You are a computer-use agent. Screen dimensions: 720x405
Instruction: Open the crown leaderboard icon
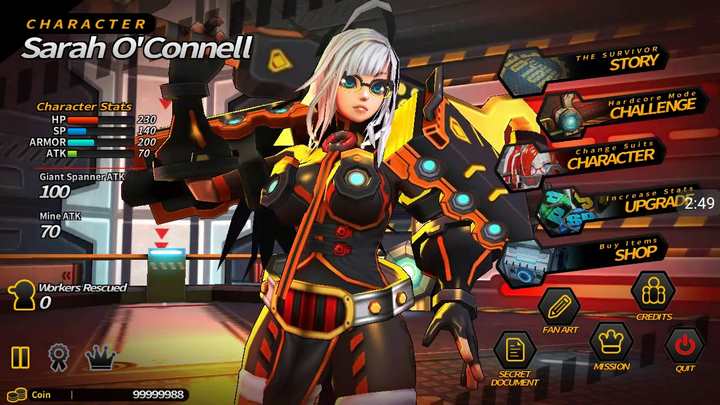(98, 357)
